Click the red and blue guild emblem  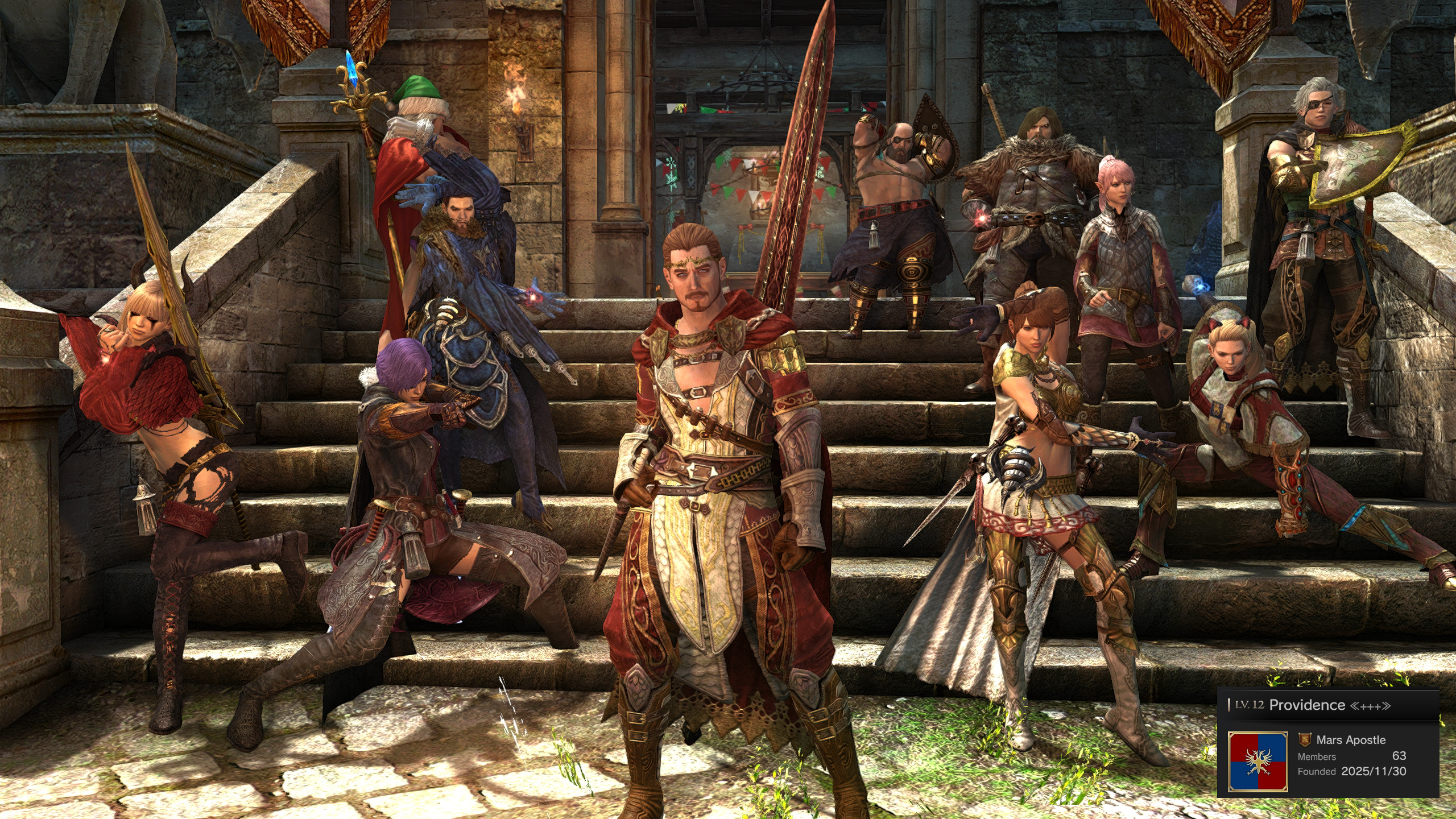click(x=1258, y=762)
